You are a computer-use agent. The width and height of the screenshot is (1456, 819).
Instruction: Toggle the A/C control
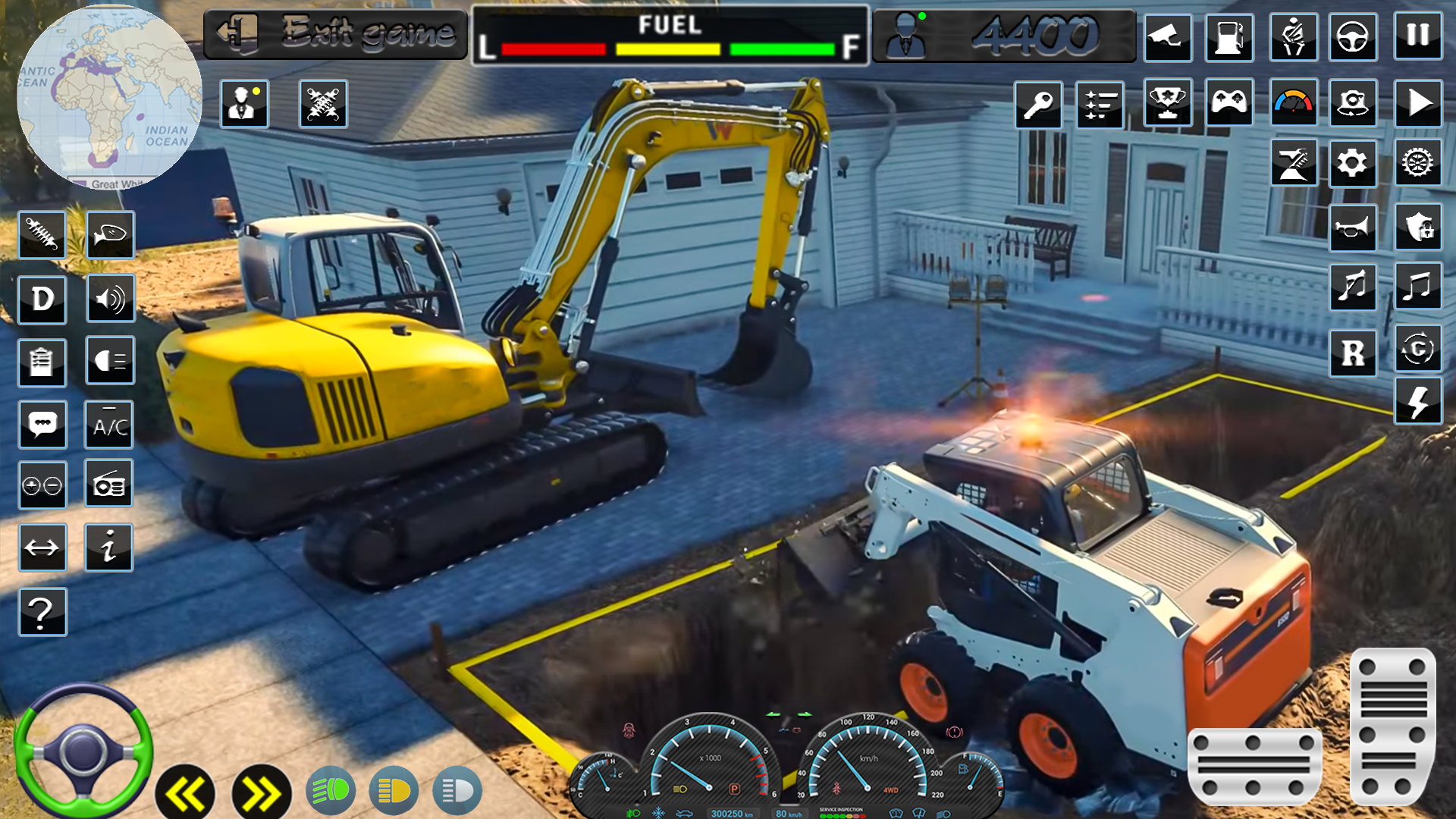pyautogui.click(x=110, y=424)
